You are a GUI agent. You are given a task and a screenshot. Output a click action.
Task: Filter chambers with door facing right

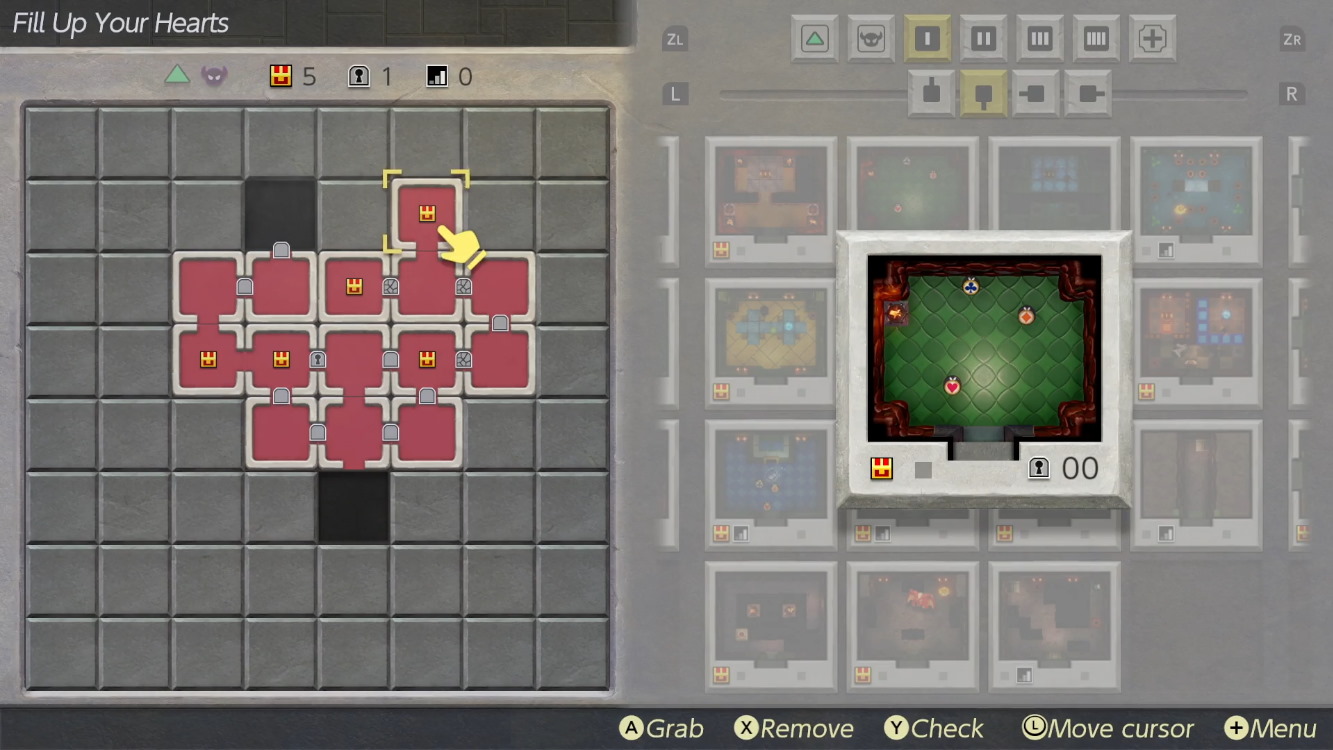(x=1087, y=94)
